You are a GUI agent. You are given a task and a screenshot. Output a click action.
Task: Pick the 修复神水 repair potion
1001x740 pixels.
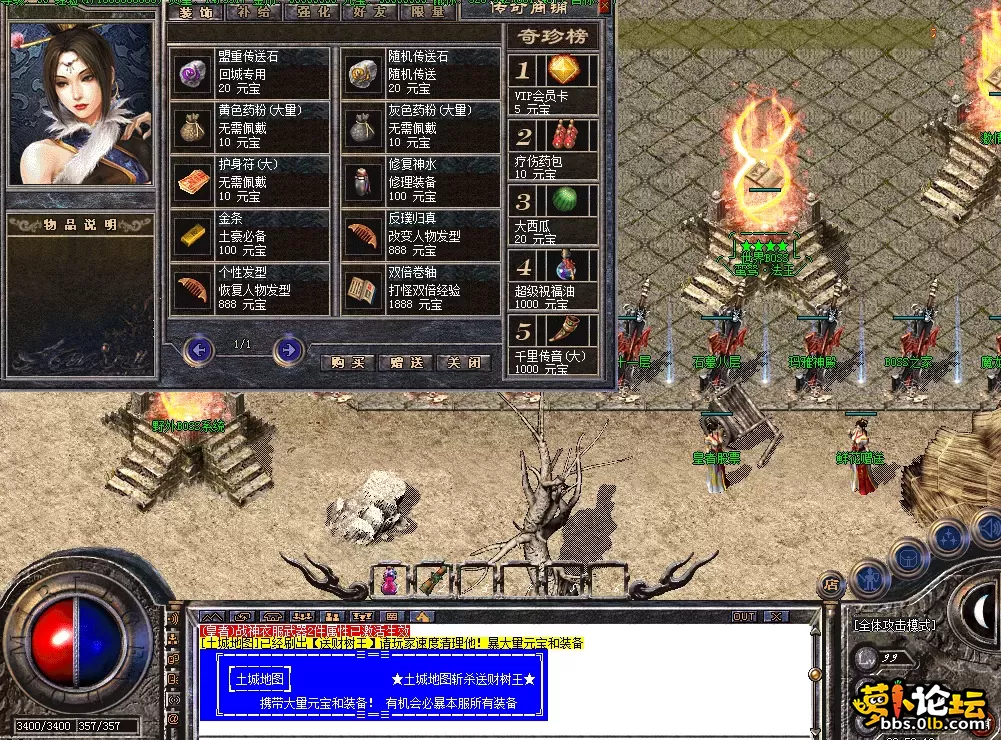pyautogui.click(x=419, y=182)
